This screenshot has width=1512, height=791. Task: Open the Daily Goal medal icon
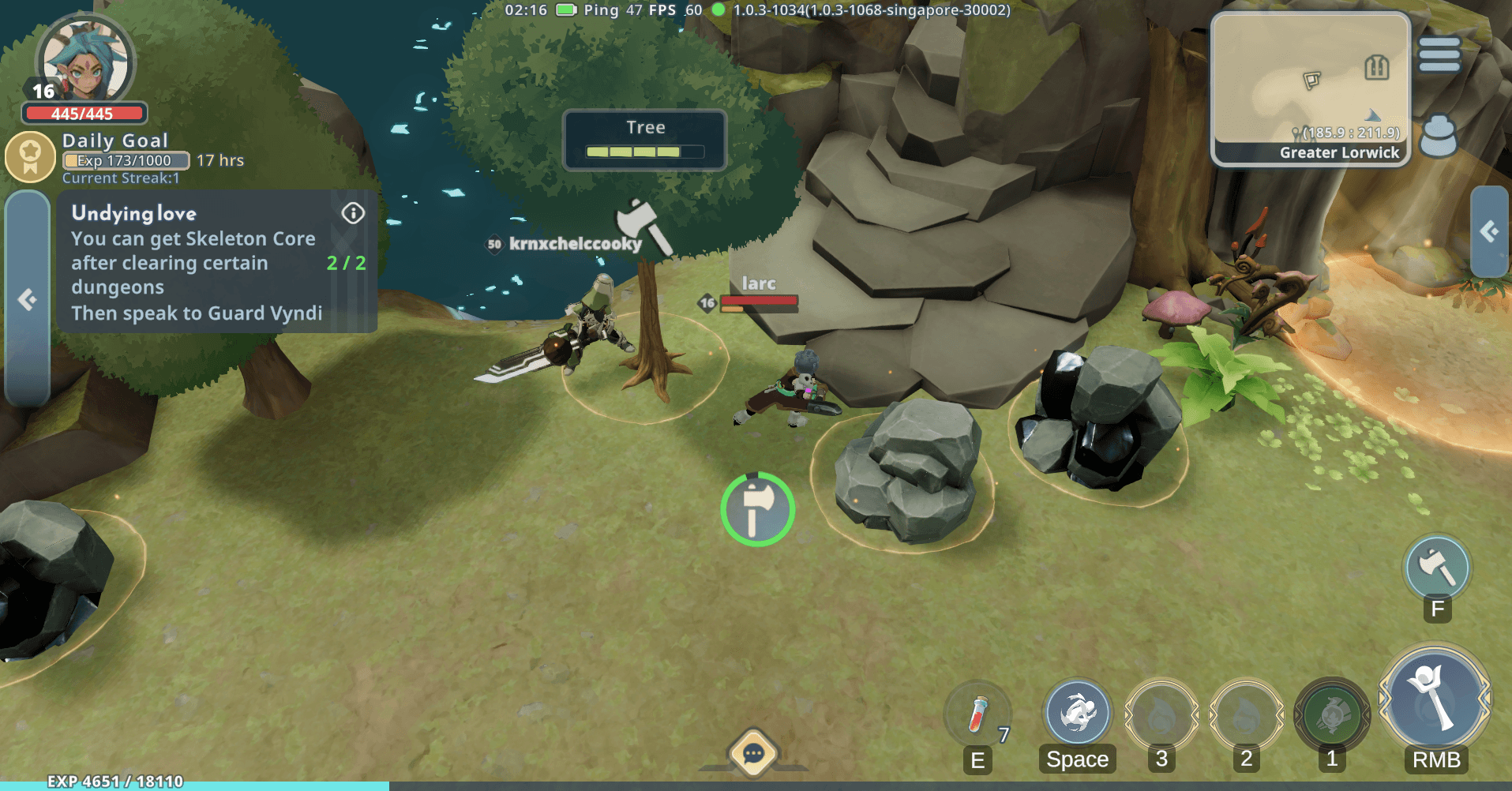coord(30,156)
